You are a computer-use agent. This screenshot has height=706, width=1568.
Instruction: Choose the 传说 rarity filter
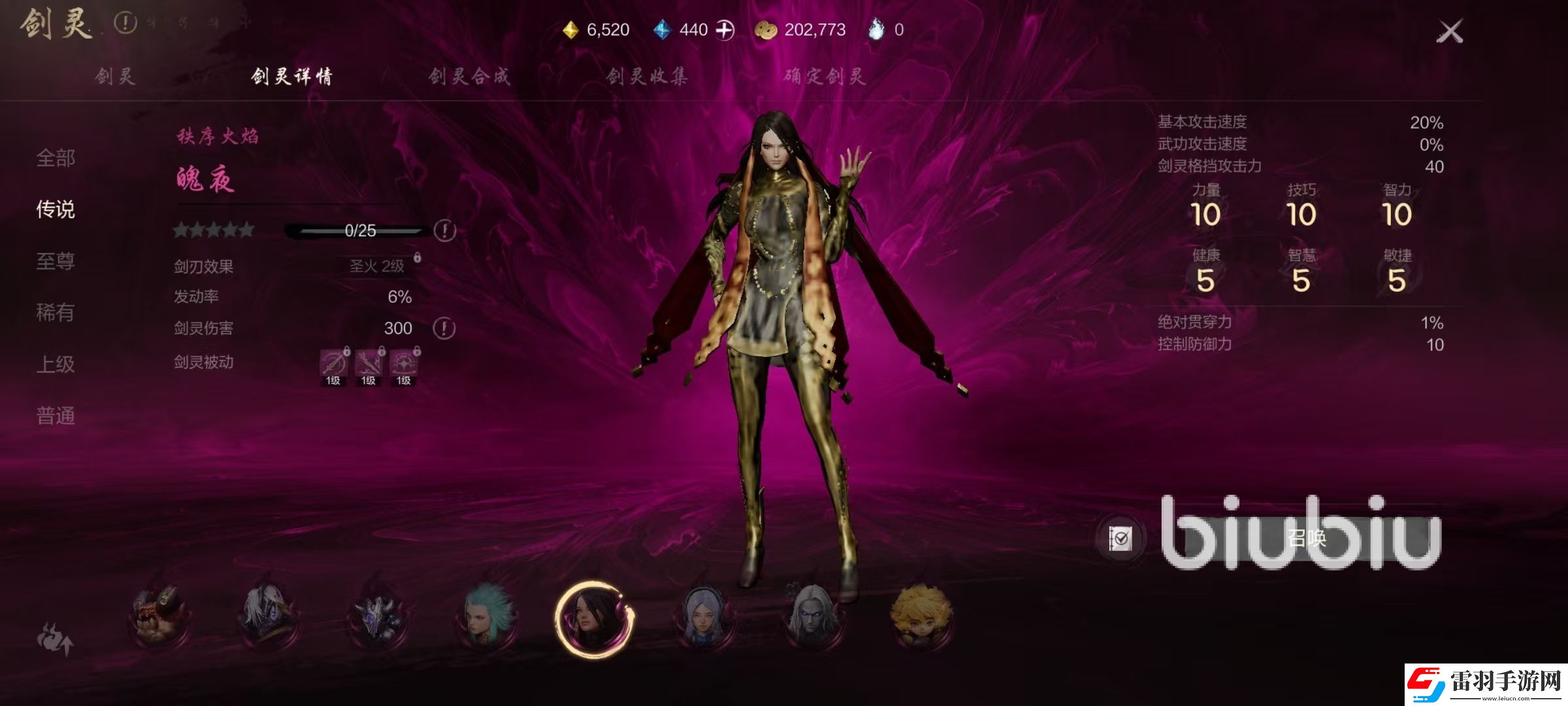(56, 209)
